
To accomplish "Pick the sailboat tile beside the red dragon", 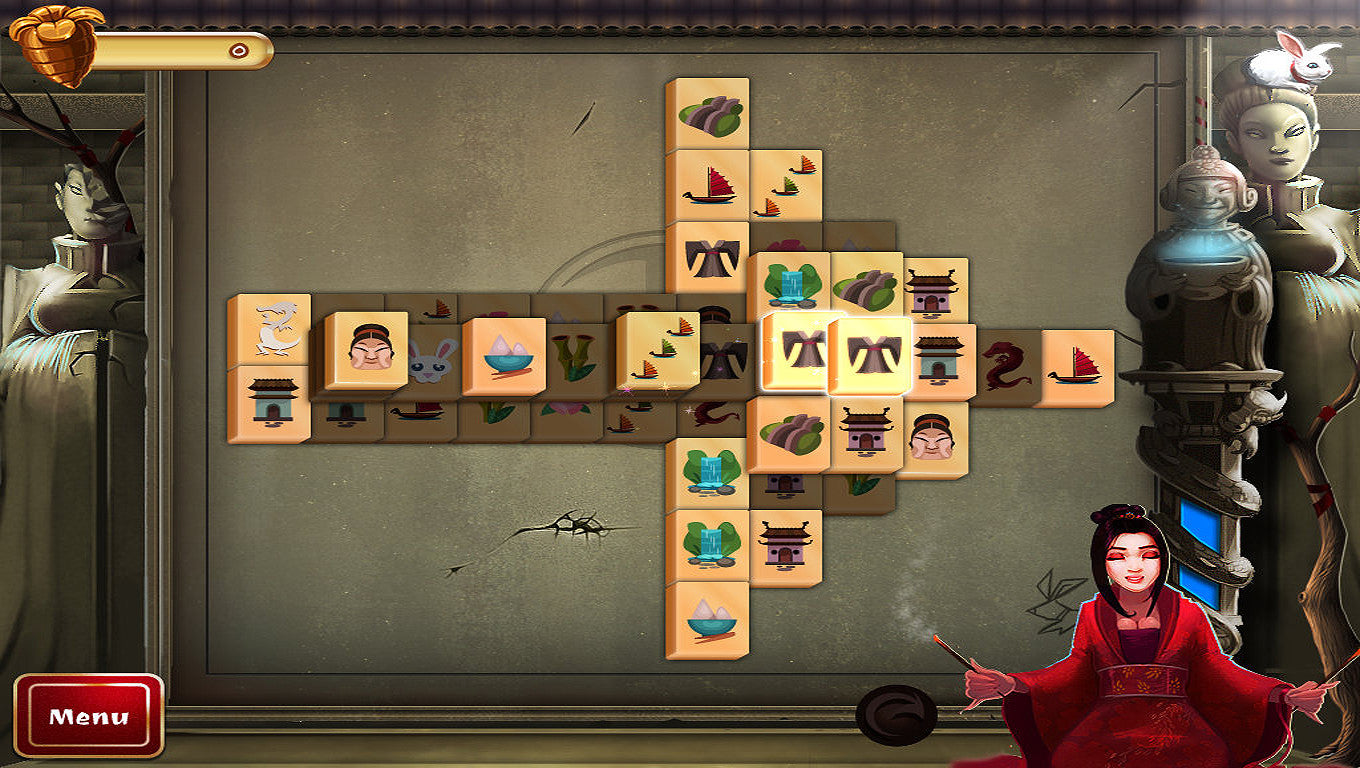I will [1076, 366].
